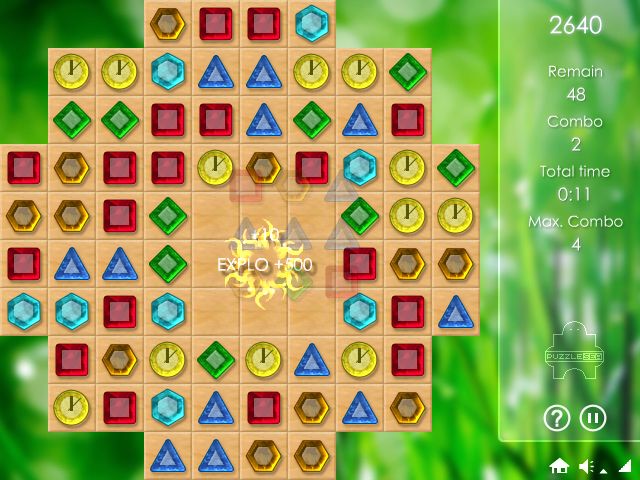Pick the cyan hexagon gem in the leftmost column
The height and width of the screenshot is (480, 640).
23,311
